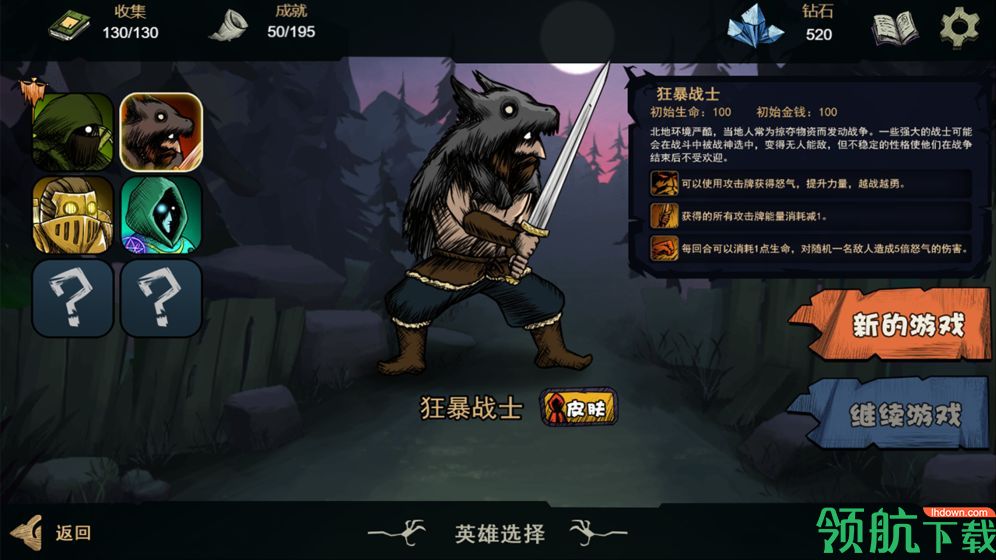Open the collection (收集) green book
This screenshot has width=996, height=560.
(x=69, y=25)
